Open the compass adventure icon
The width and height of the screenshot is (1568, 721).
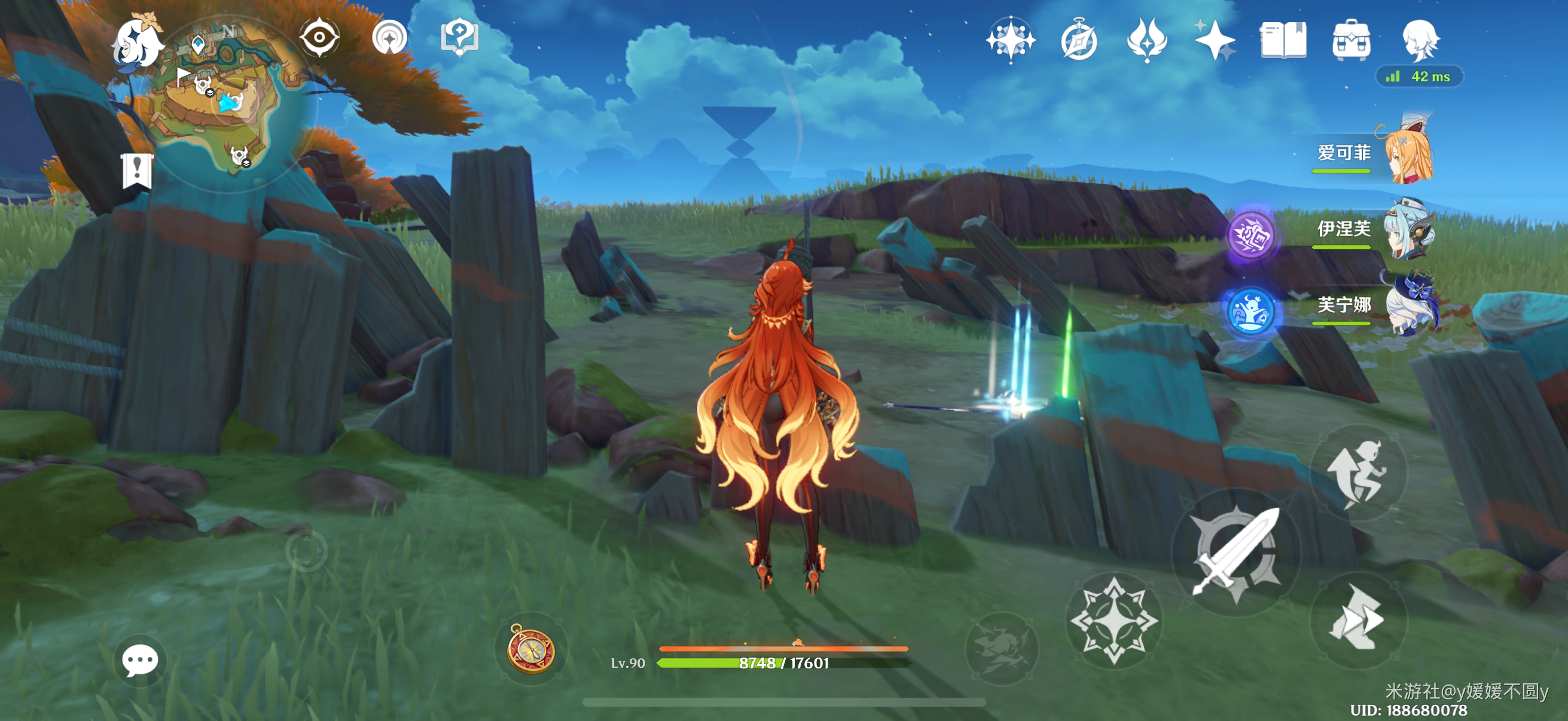click(x=1079, y=40)
